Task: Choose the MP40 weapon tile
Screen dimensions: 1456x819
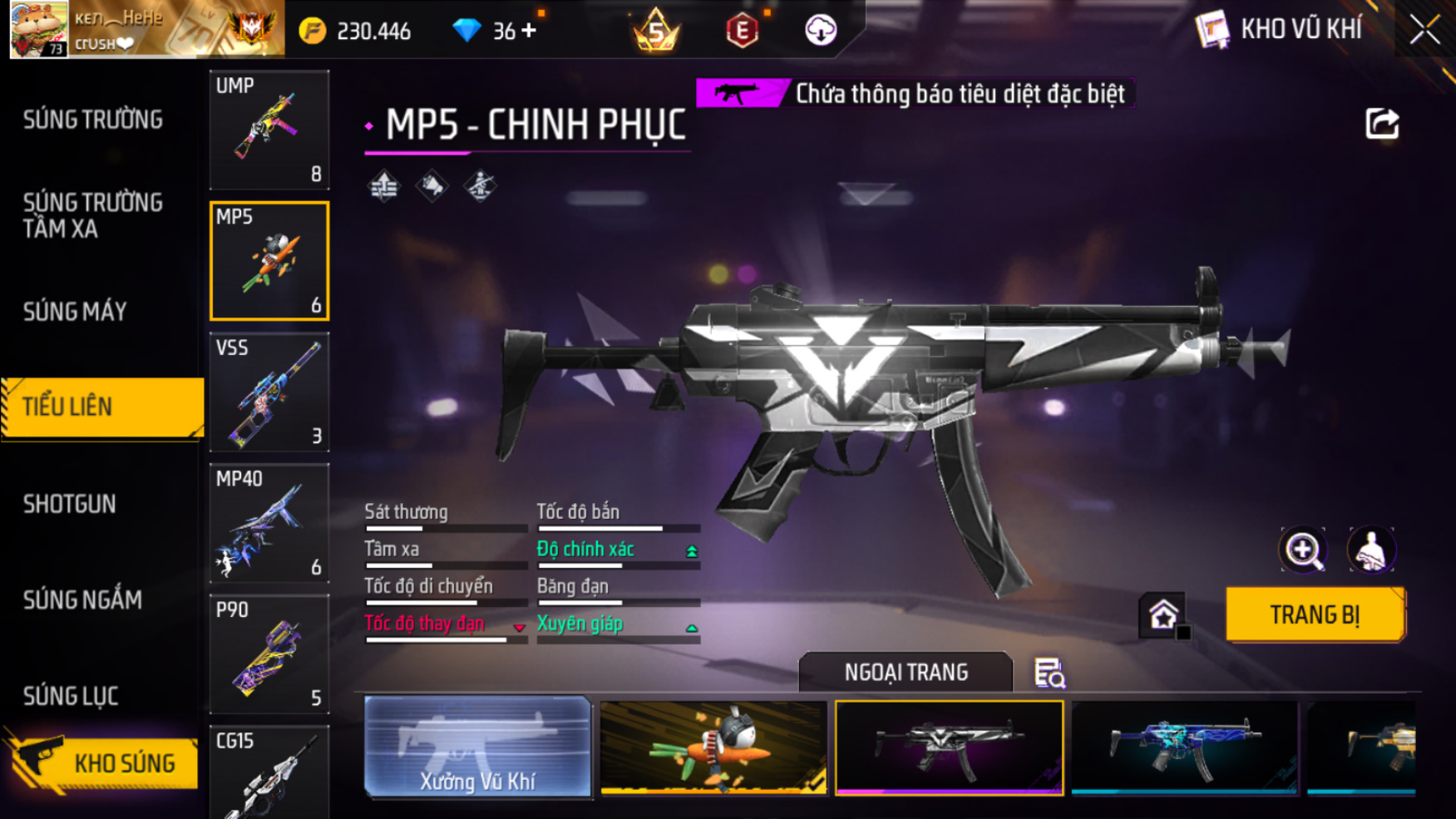Action: 269,523
